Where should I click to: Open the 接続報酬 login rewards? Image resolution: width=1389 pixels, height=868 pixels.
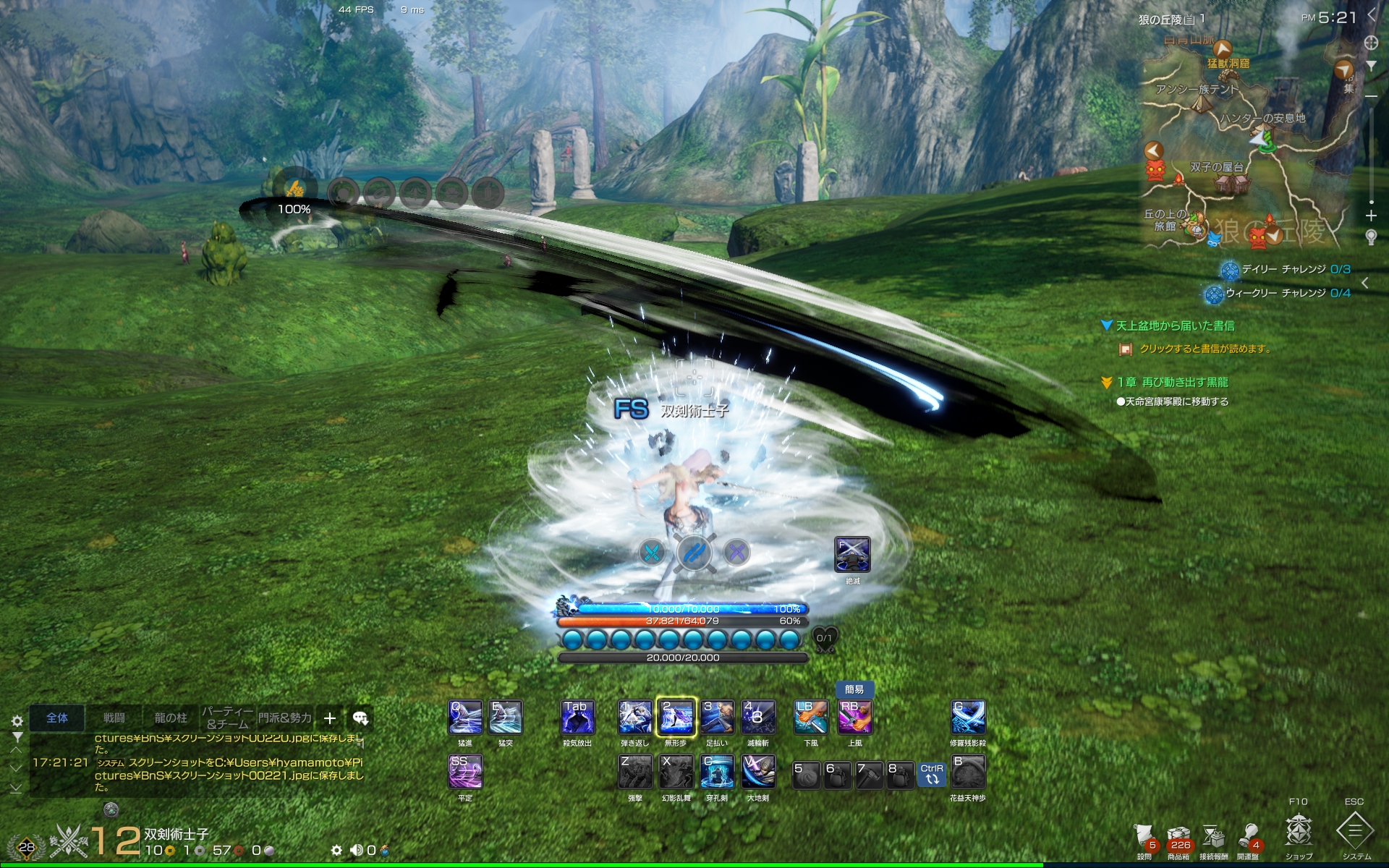(x=1213, y=838)
